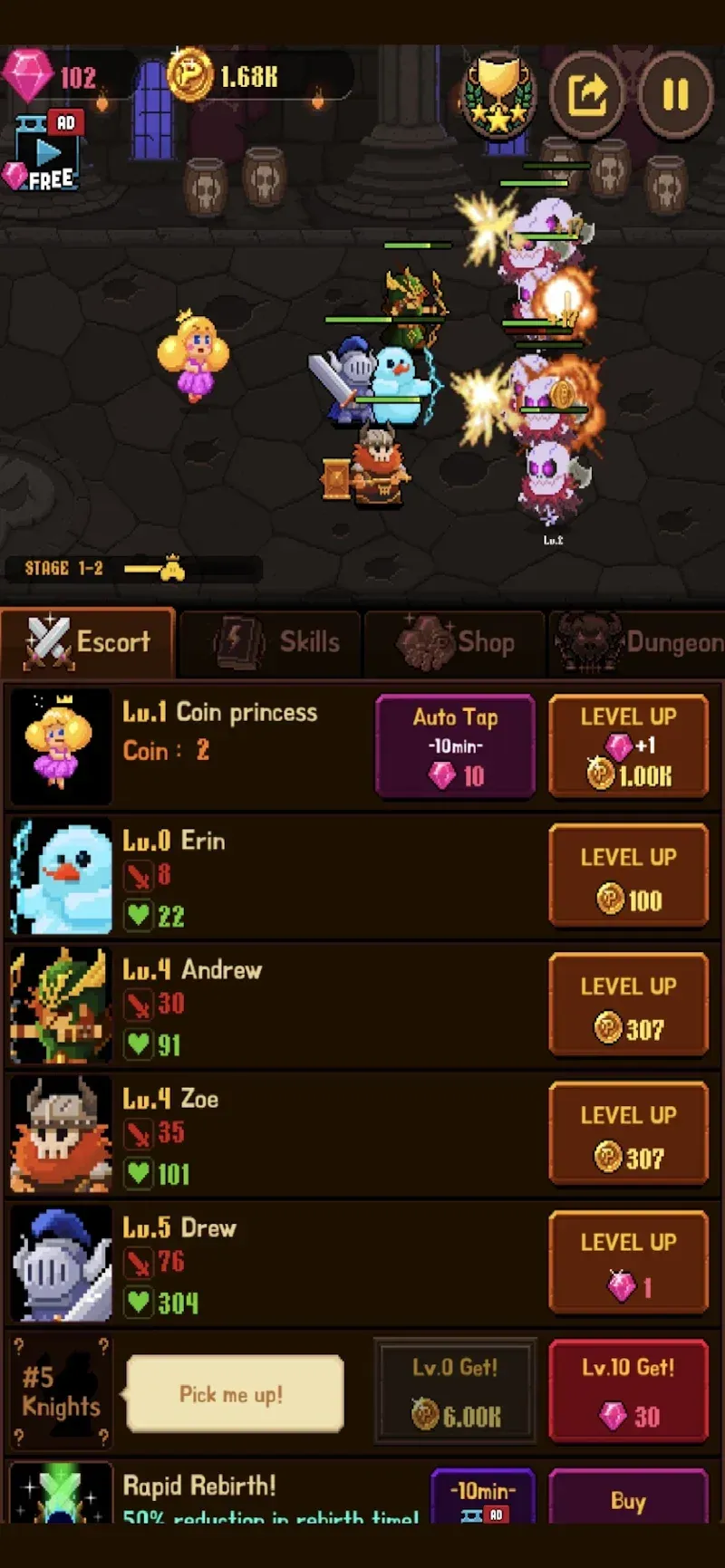Watch the ad for free gems
The image size is (725, 1568).
47,152
